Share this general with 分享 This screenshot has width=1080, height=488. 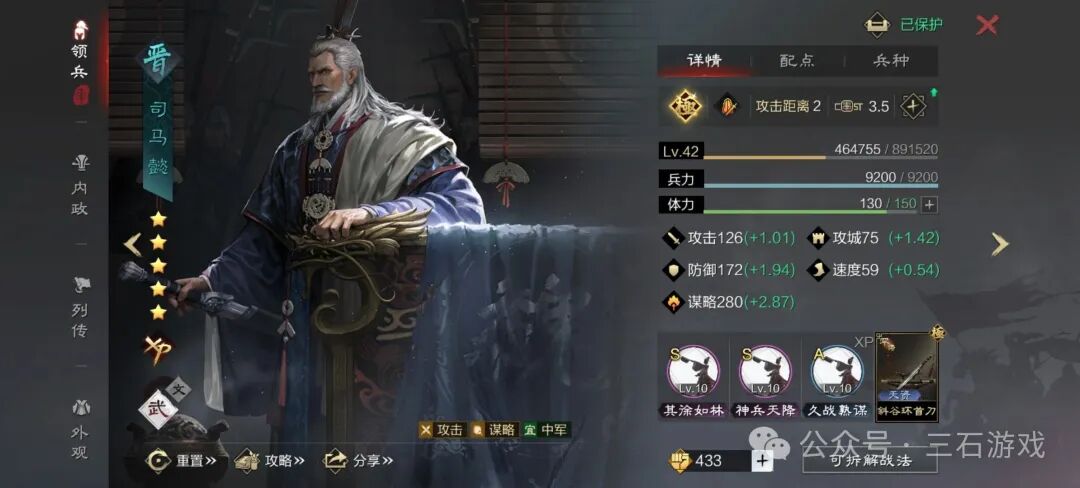click(357, 460)
